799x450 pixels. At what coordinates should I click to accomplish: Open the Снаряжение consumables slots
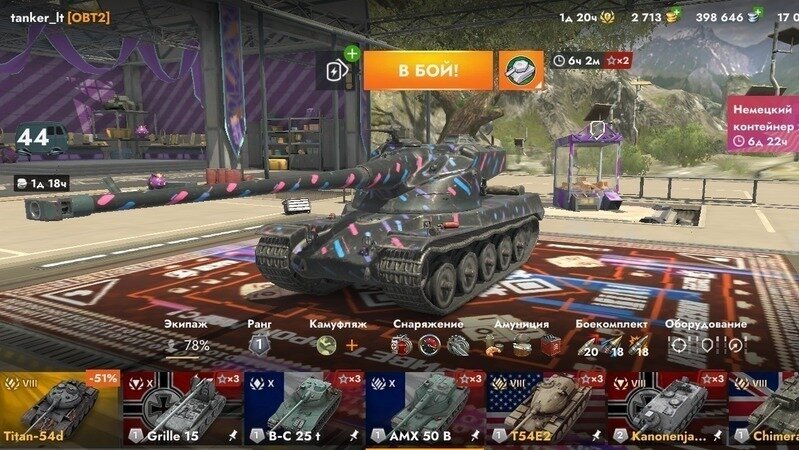pyautogui.click(x=429, y=345)
